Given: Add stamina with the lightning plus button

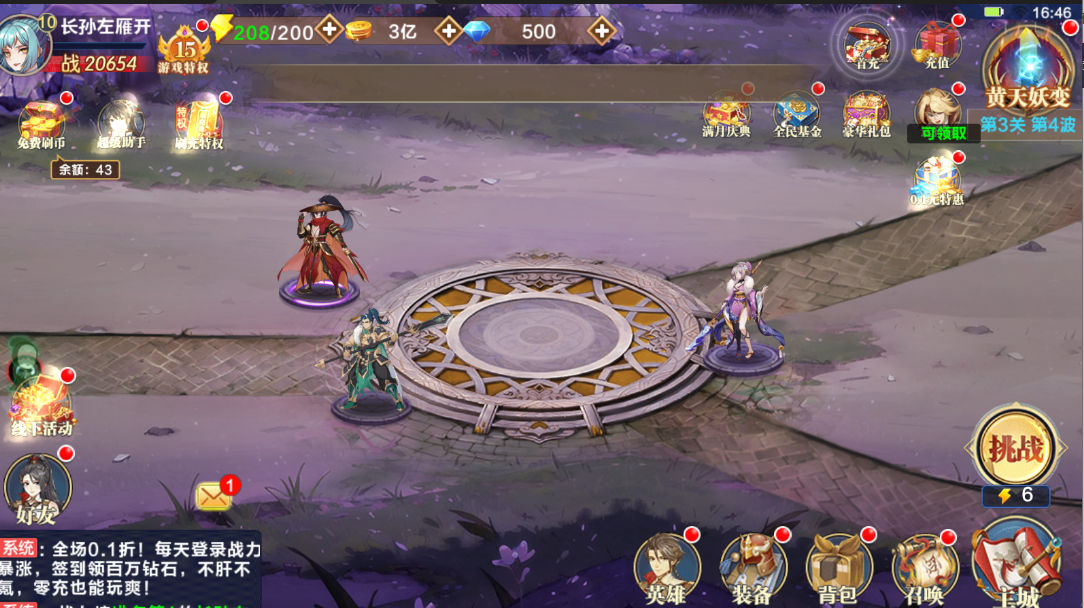Looking at the screenshot, I should (329, 30).
